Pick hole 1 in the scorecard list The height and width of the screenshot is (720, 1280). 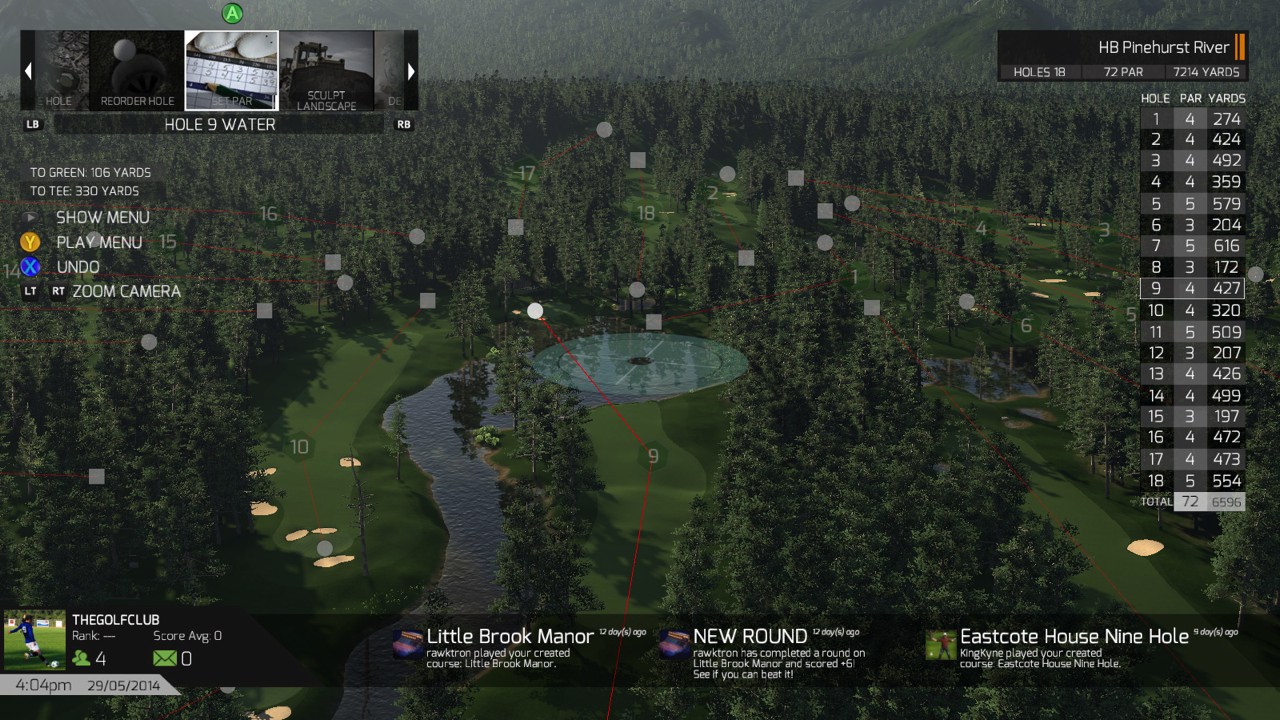click(1192, 119)
